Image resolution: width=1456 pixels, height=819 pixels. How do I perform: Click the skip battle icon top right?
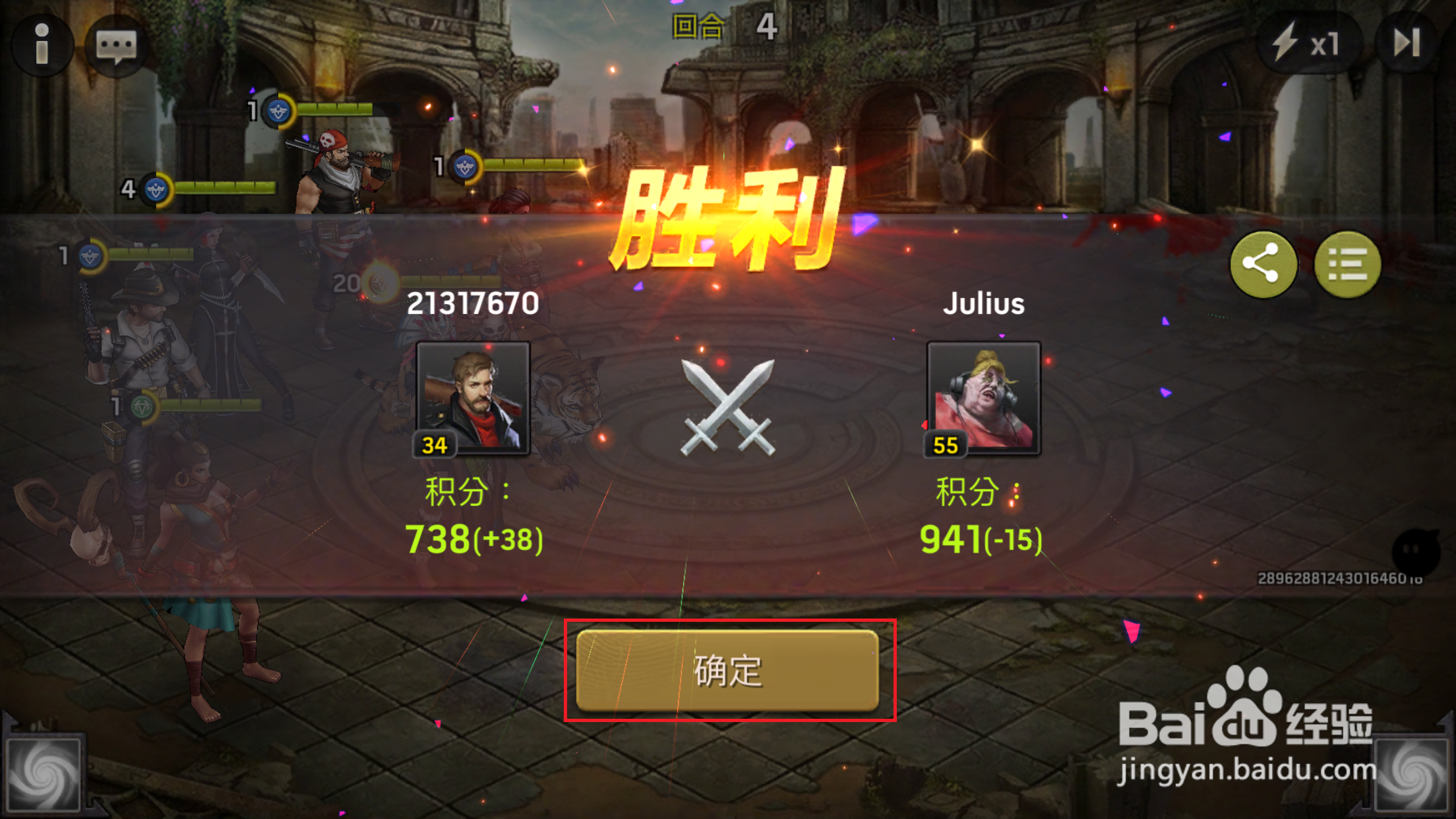tap(1408, 41)
